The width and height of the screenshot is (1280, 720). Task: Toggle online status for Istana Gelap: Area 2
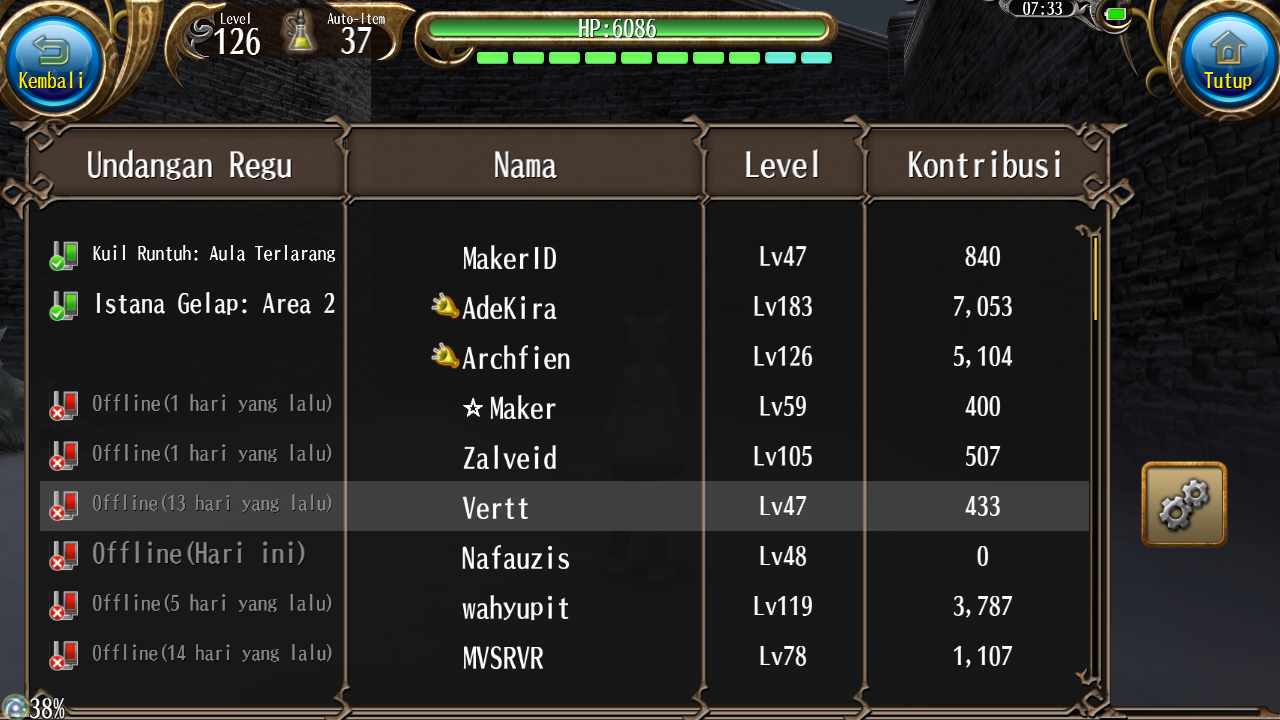63,304
